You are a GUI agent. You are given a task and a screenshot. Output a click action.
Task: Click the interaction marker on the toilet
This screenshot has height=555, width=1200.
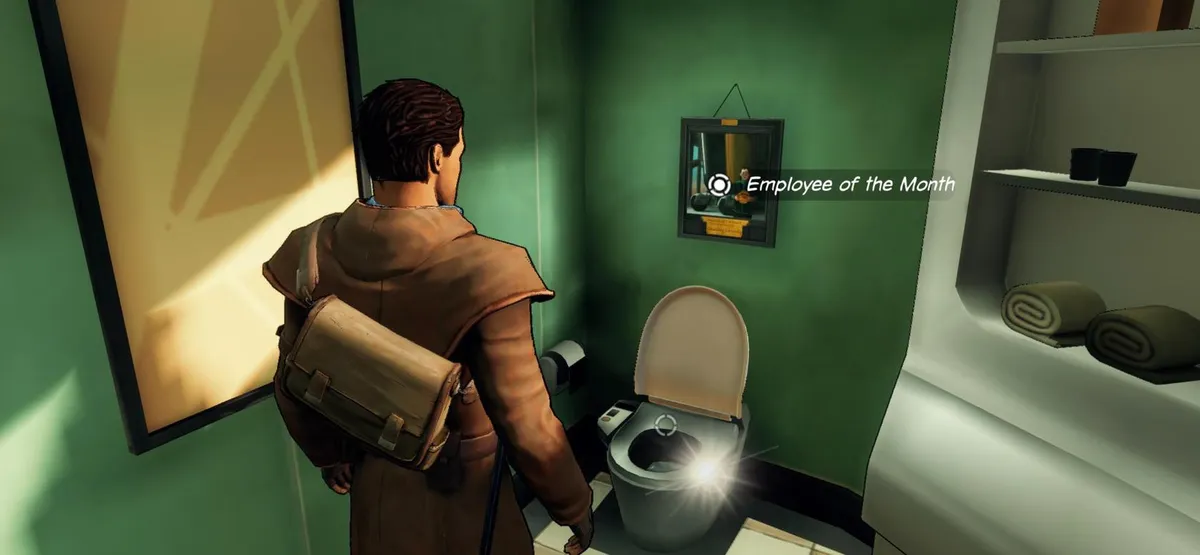(x=663, y=424)
